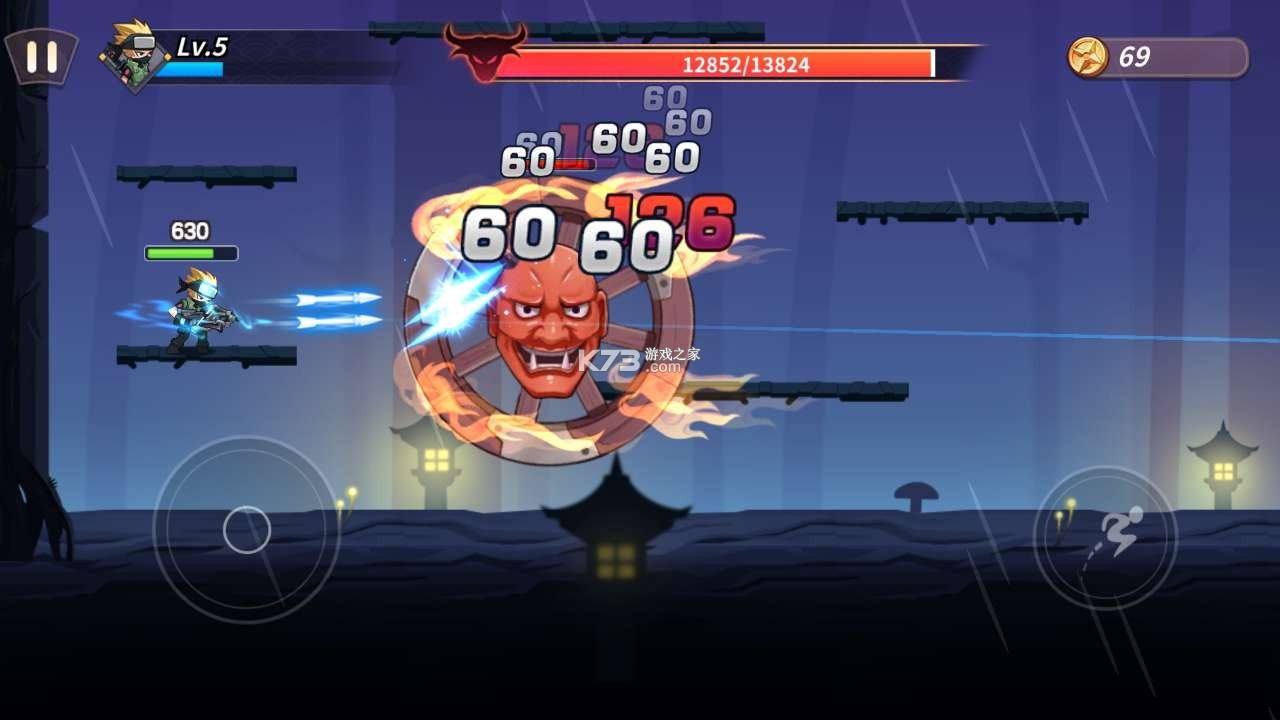Tap the dash sprint action button
Image resolution: width=1280 pixels, height=720 pixels.
click(x=1105, y=538)
